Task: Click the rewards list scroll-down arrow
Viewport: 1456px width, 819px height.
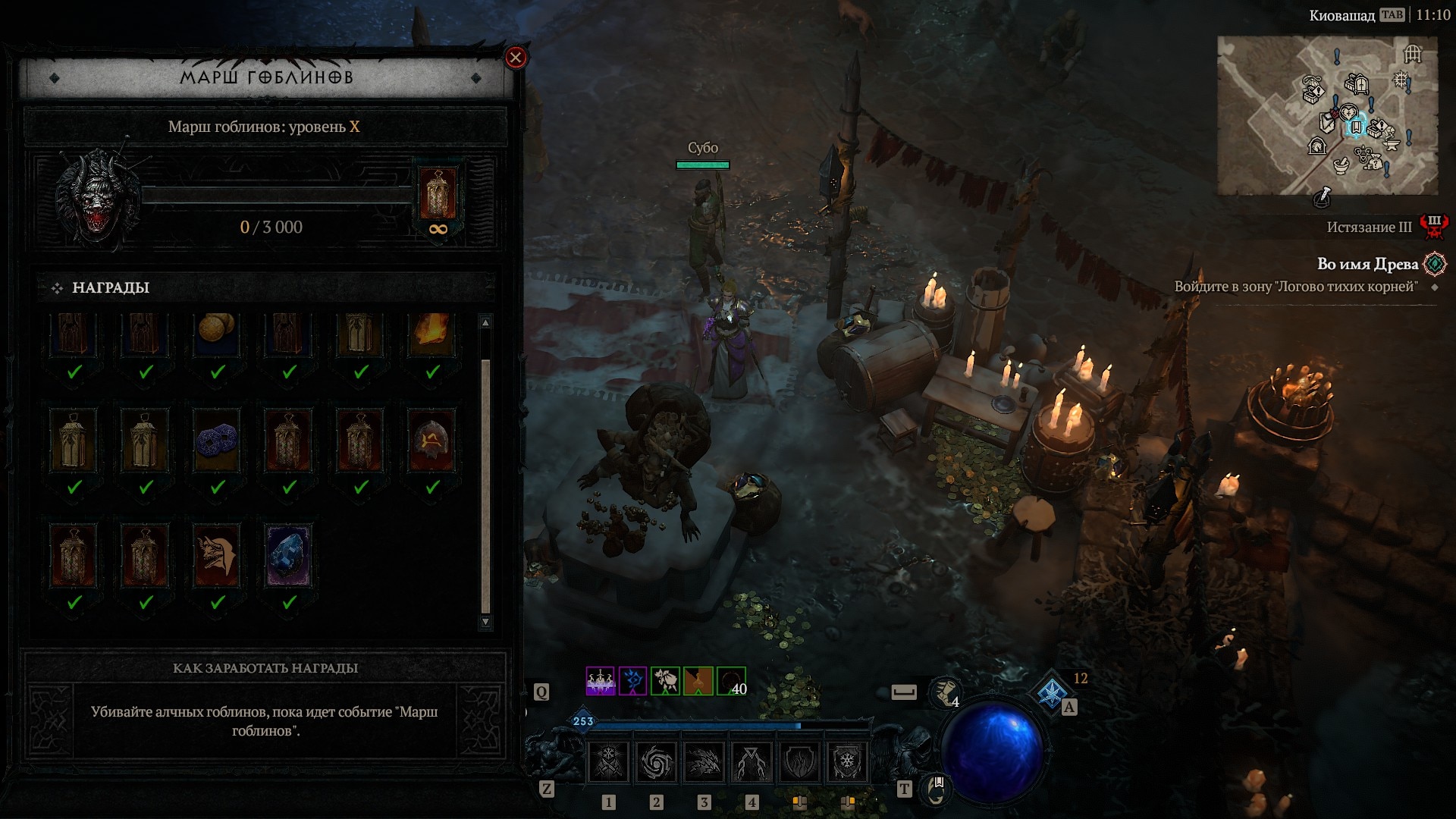Action: [485, 622]
